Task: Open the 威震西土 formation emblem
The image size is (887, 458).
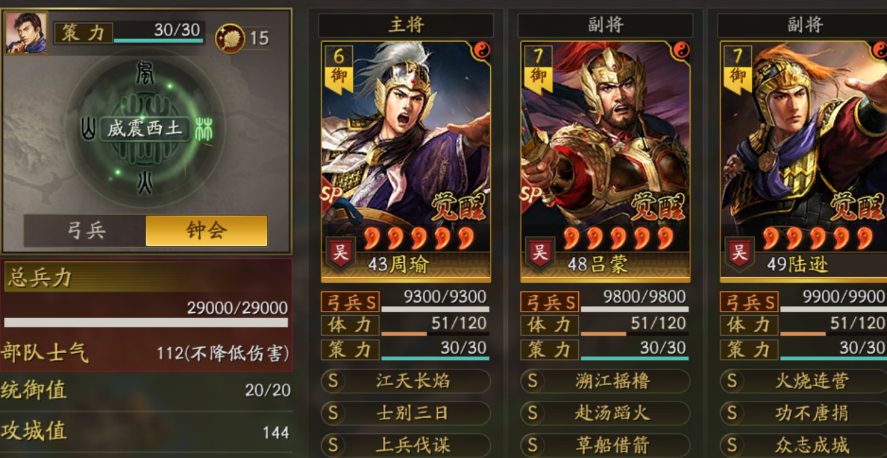Action: (147, 130)
